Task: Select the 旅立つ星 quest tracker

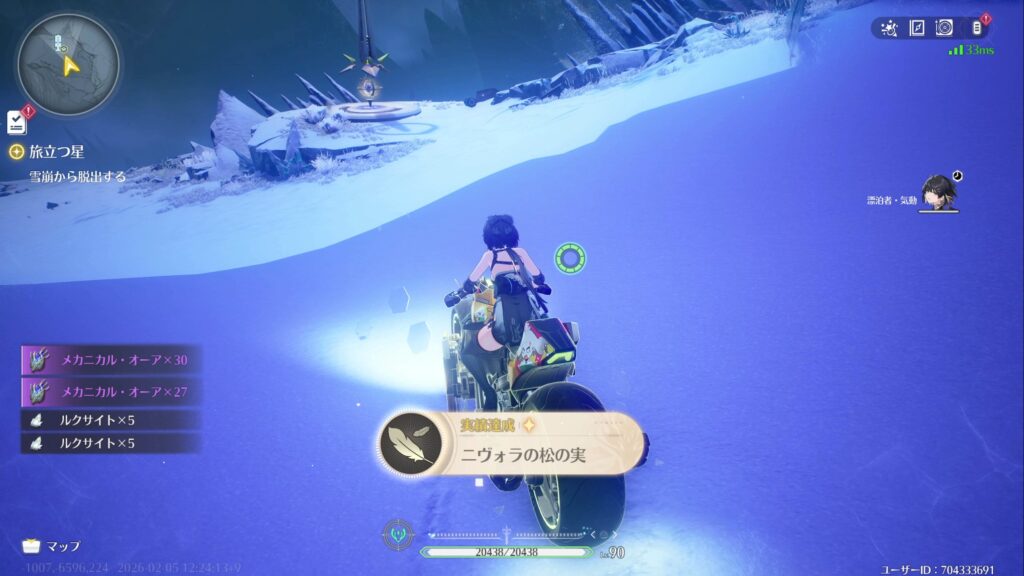Action: (x=56, y=152)
